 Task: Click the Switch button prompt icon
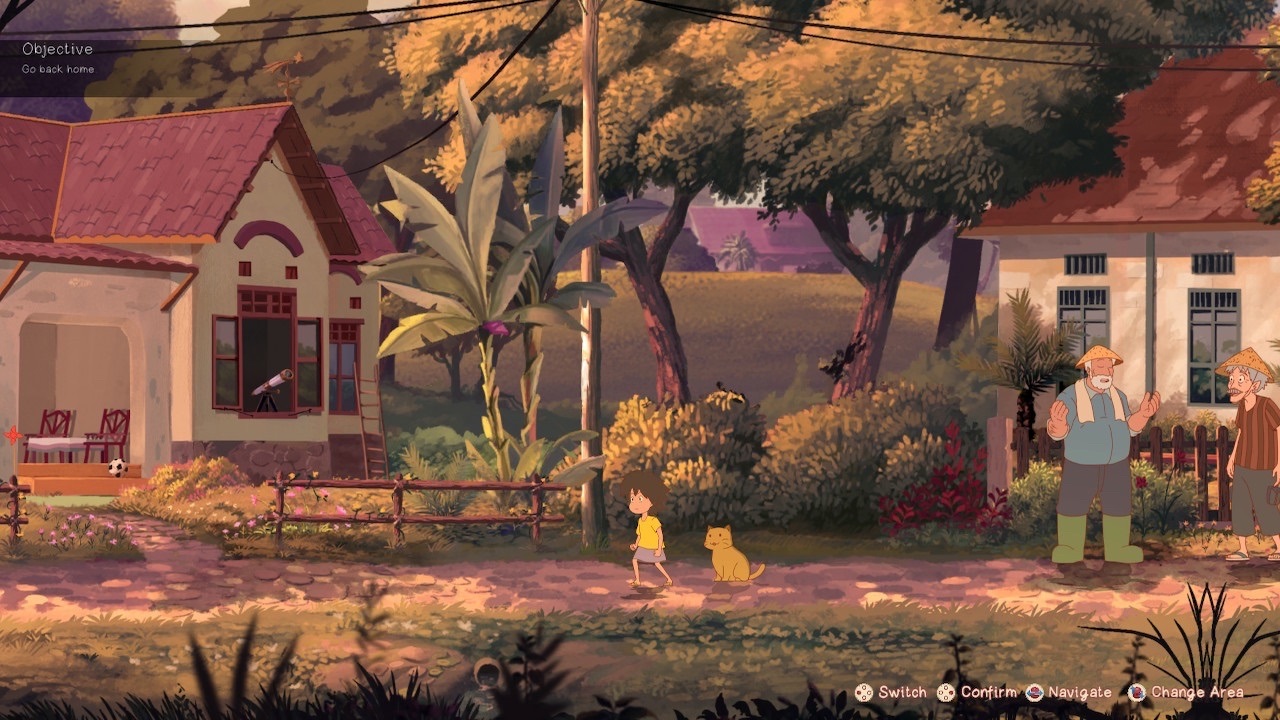(x=863, y=692)
